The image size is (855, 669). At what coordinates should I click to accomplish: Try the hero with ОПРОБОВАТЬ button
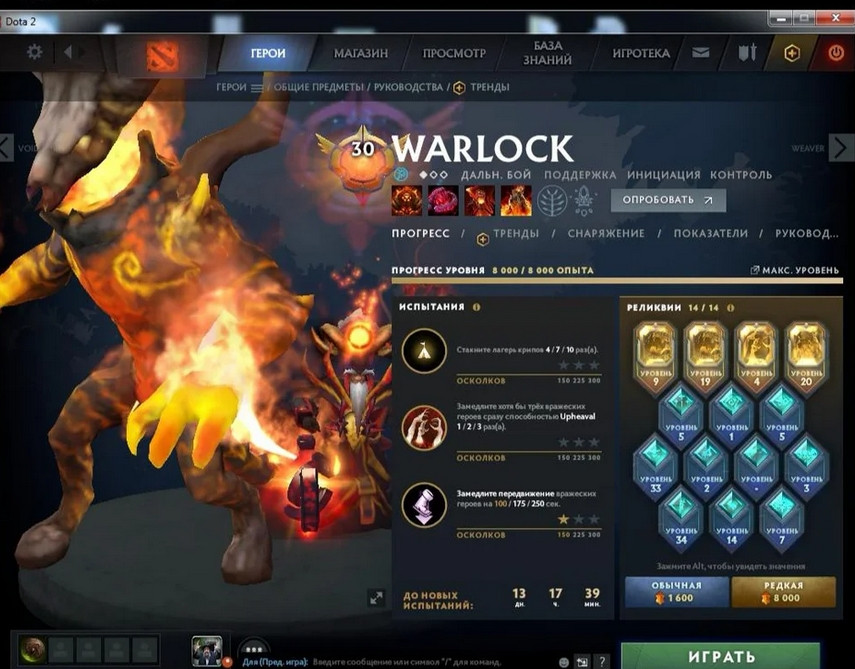click(668, 200)
